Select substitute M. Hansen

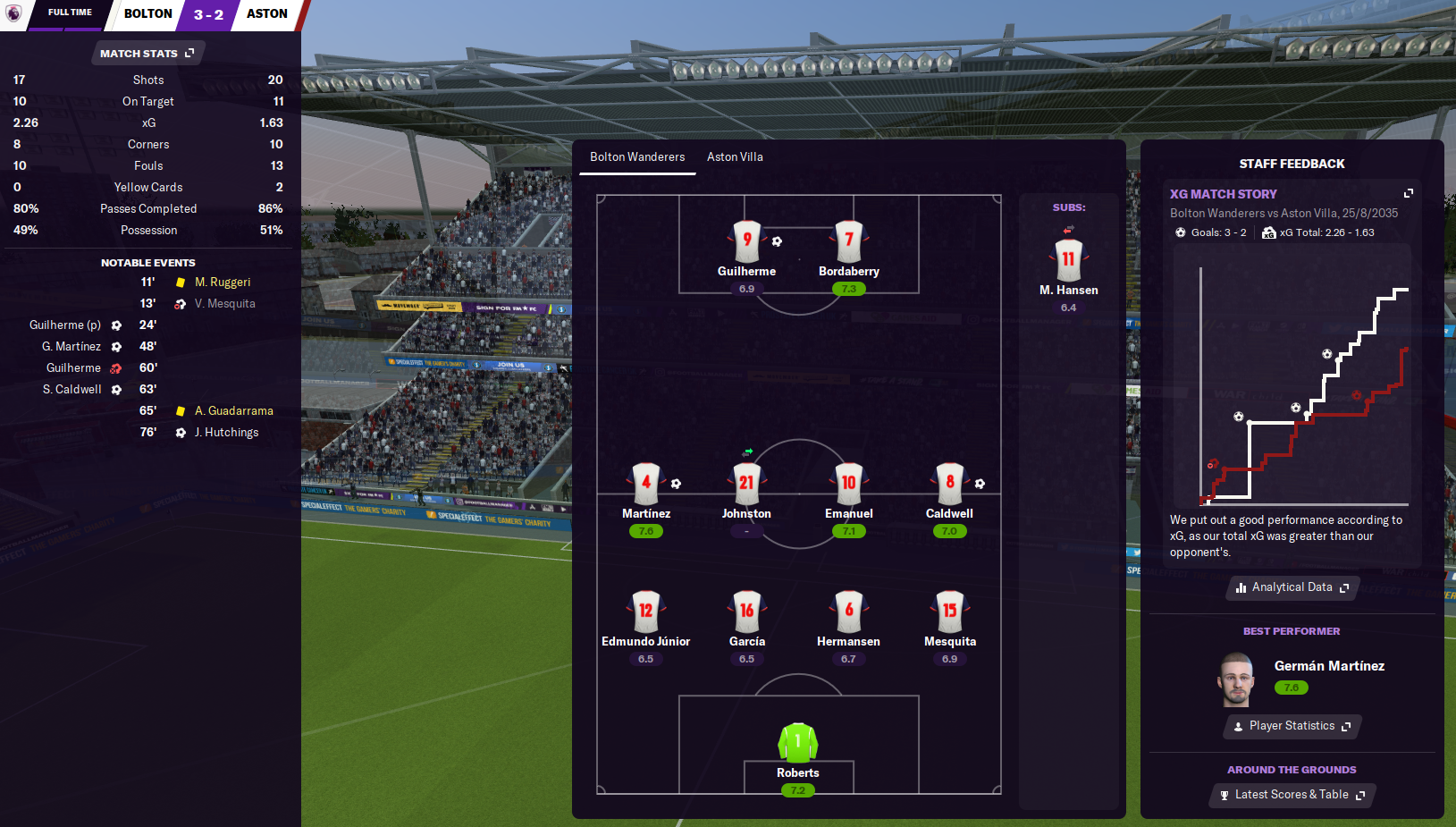[1068, 260]
